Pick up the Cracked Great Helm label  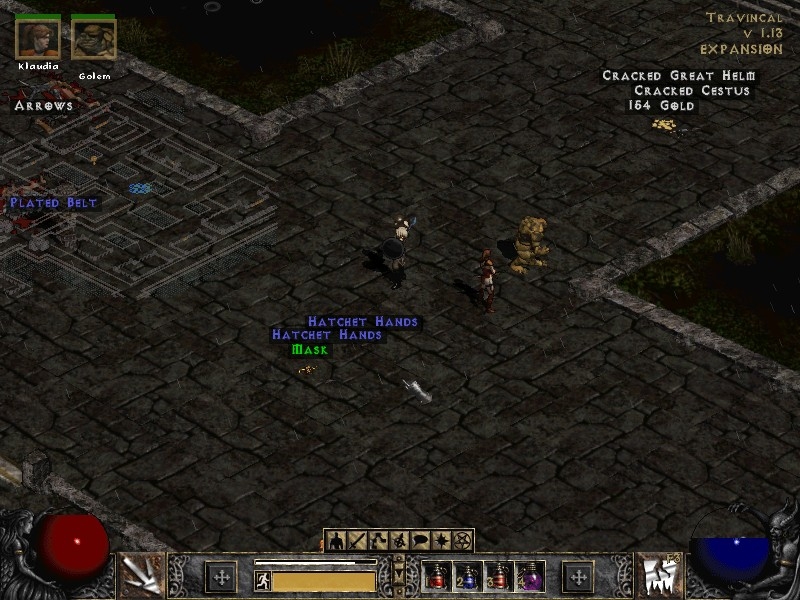pos(679,76)
